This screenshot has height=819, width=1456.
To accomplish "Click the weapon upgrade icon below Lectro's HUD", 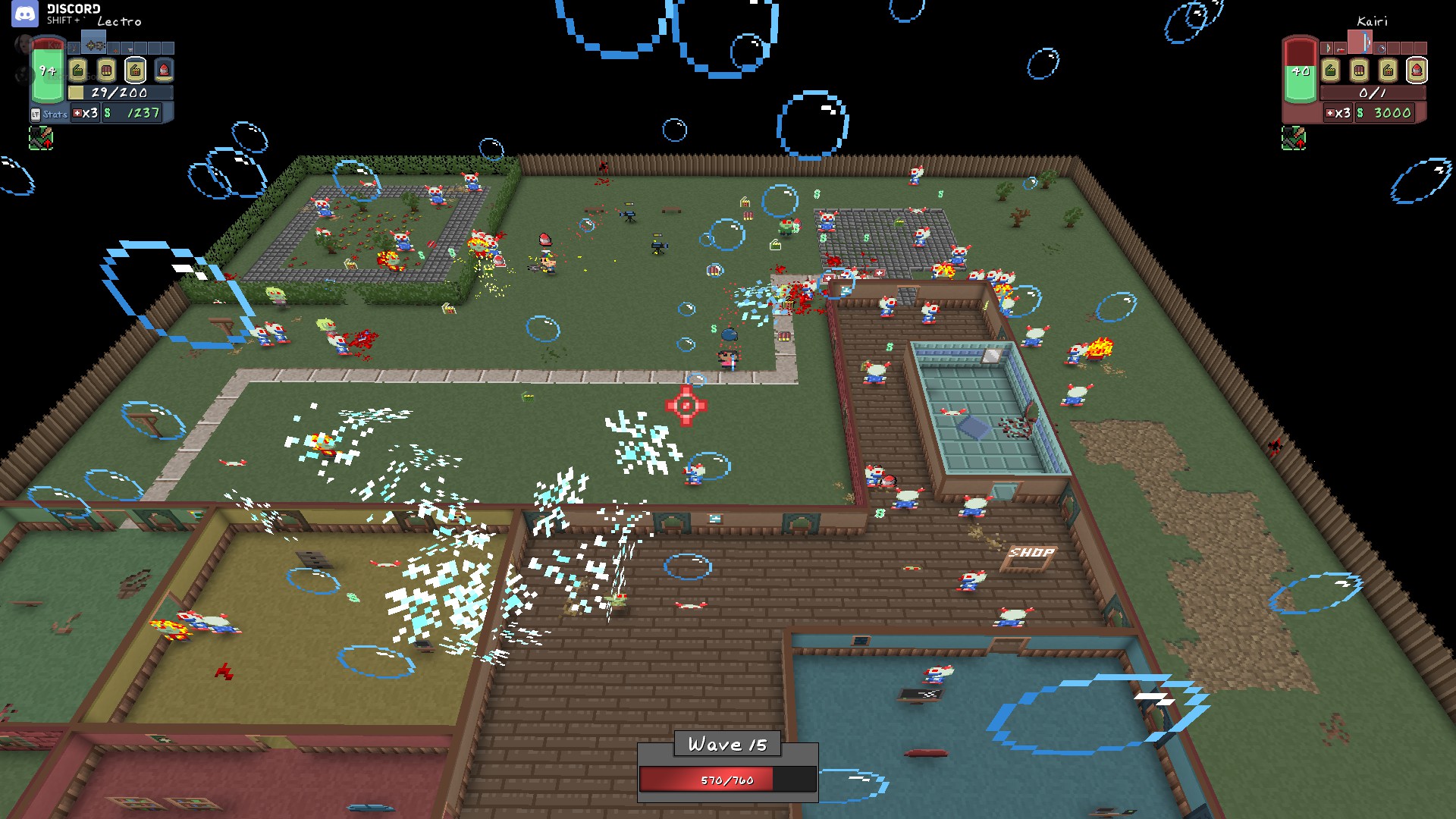I will pos(42,137).
